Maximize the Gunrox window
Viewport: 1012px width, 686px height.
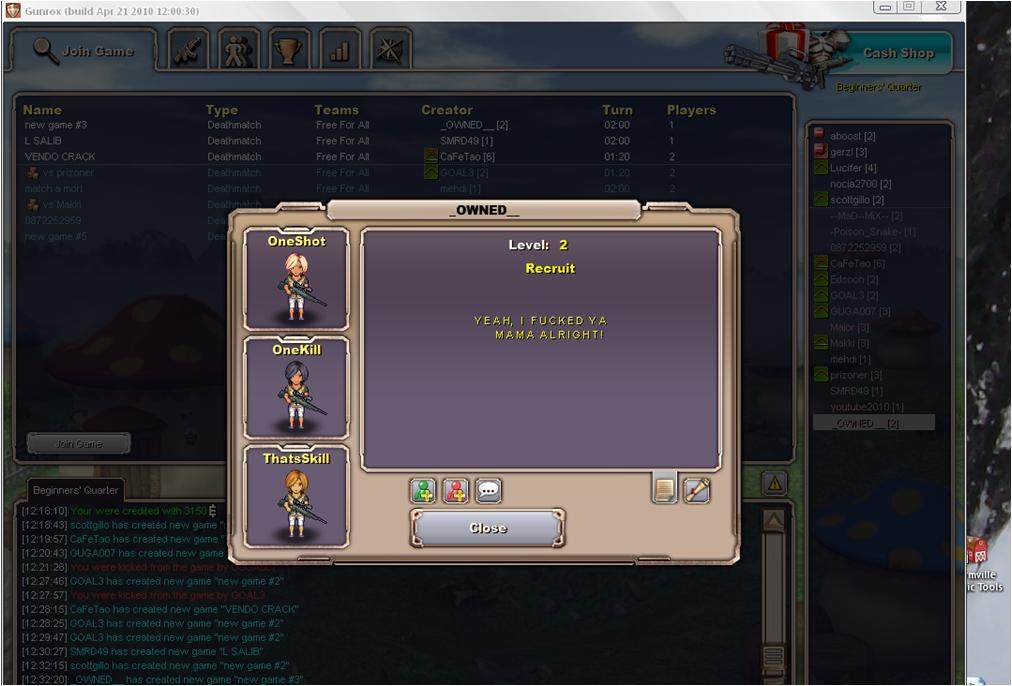point(909,7)
